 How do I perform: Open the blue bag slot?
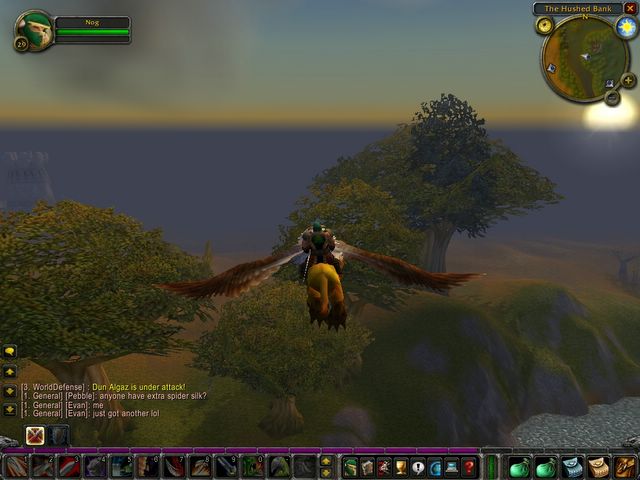coord(572,466)
